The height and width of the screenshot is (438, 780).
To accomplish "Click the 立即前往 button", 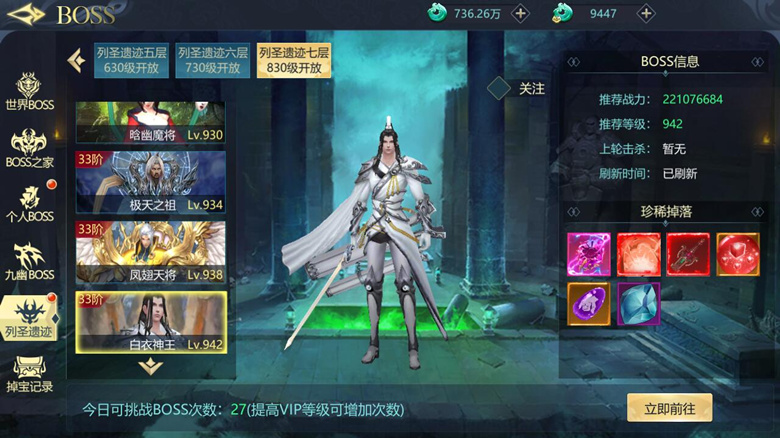I will coord(669,408).
